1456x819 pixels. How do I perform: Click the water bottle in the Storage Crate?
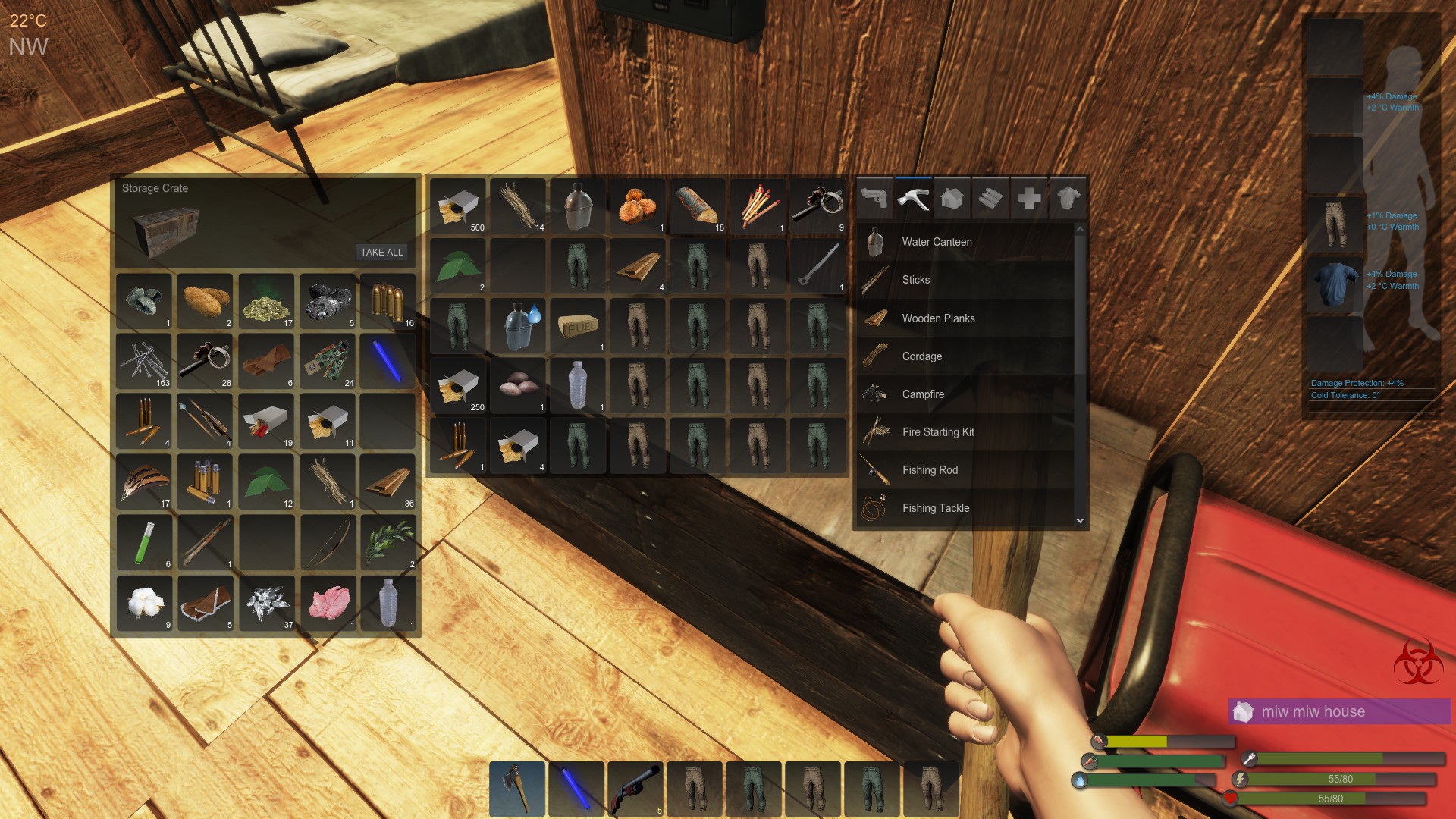coord(390,603)
